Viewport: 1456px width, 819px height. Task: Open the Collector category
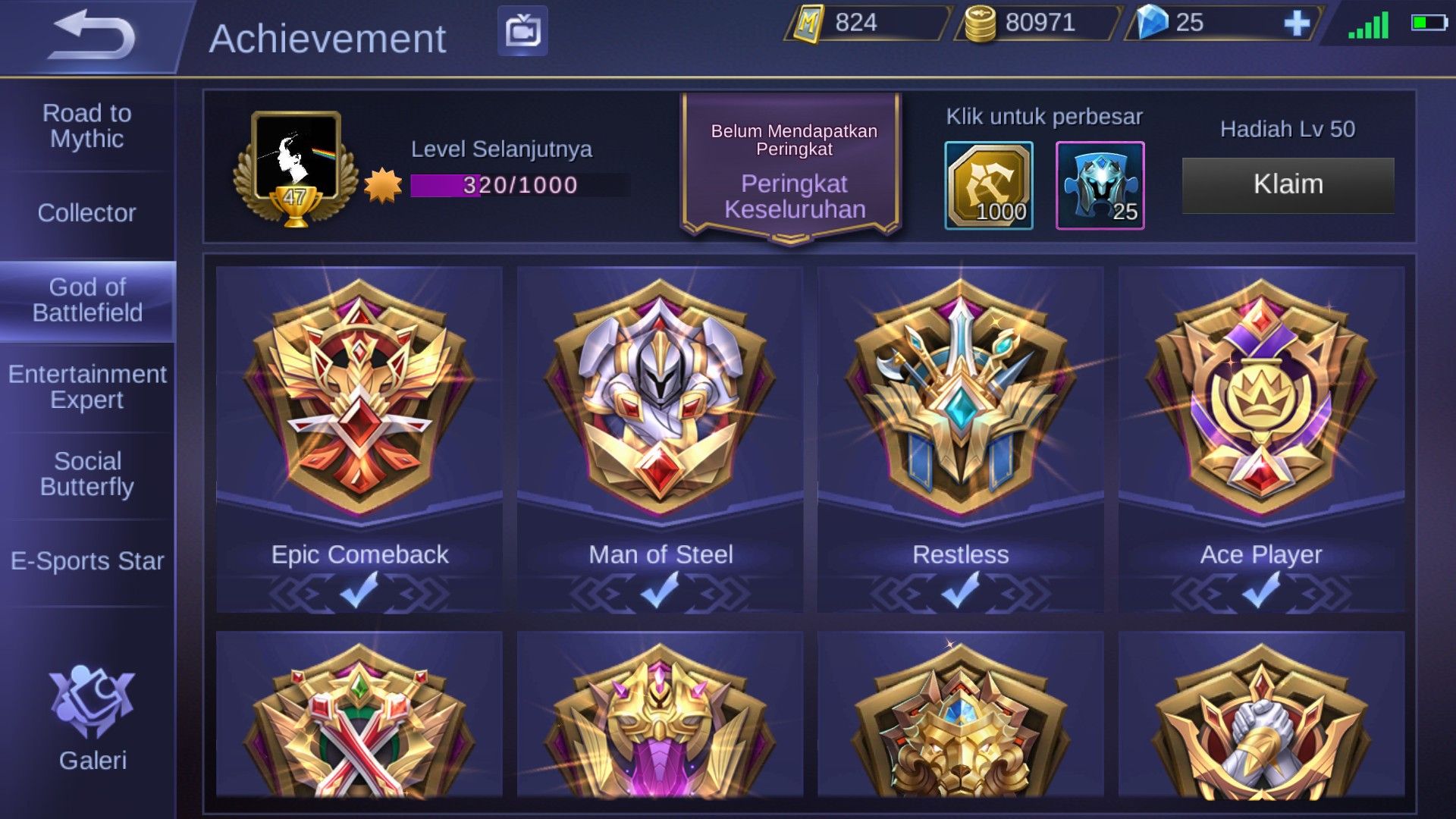point(86,213)
